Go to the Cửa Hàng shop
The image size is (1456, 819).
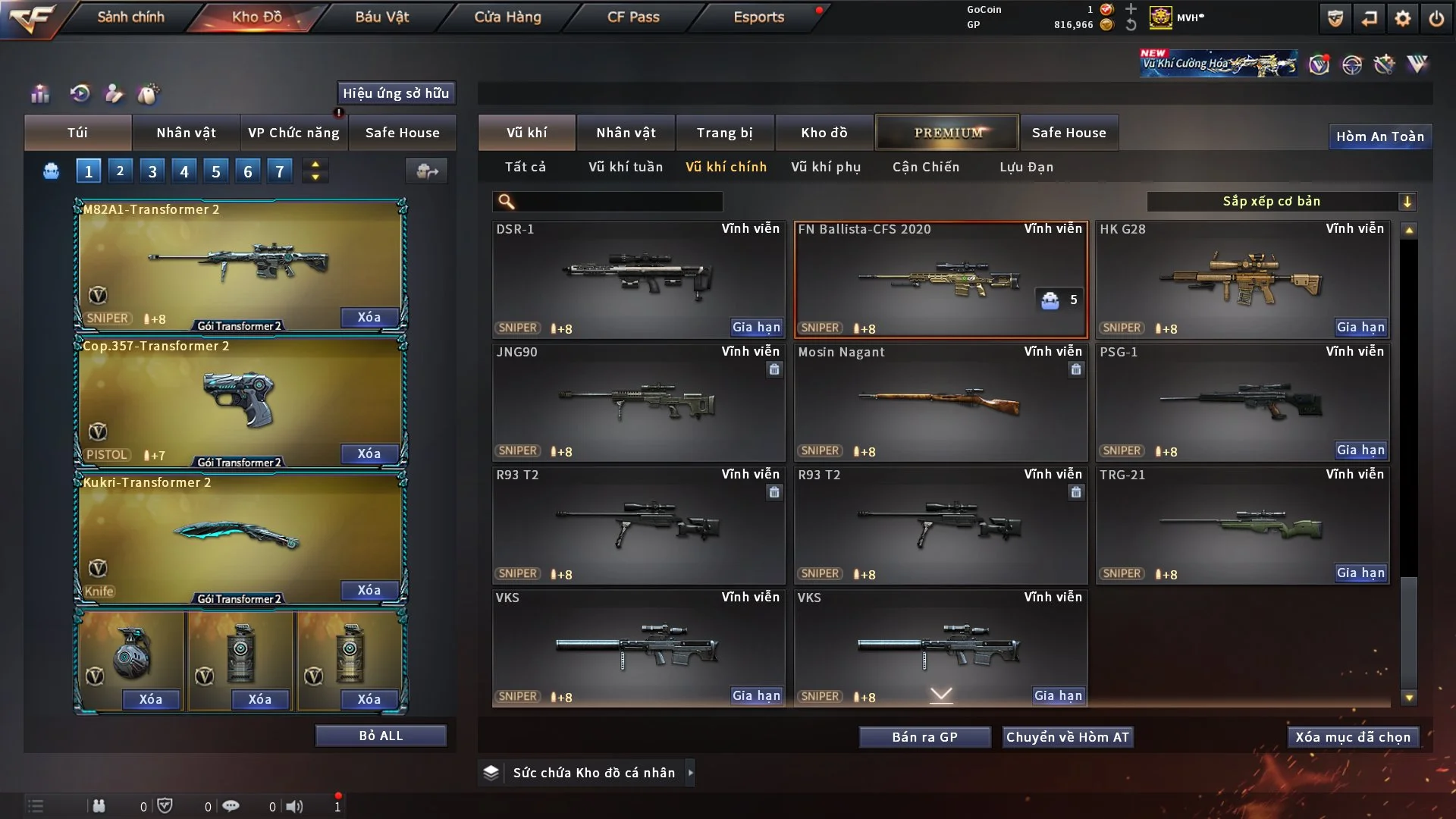507,17
